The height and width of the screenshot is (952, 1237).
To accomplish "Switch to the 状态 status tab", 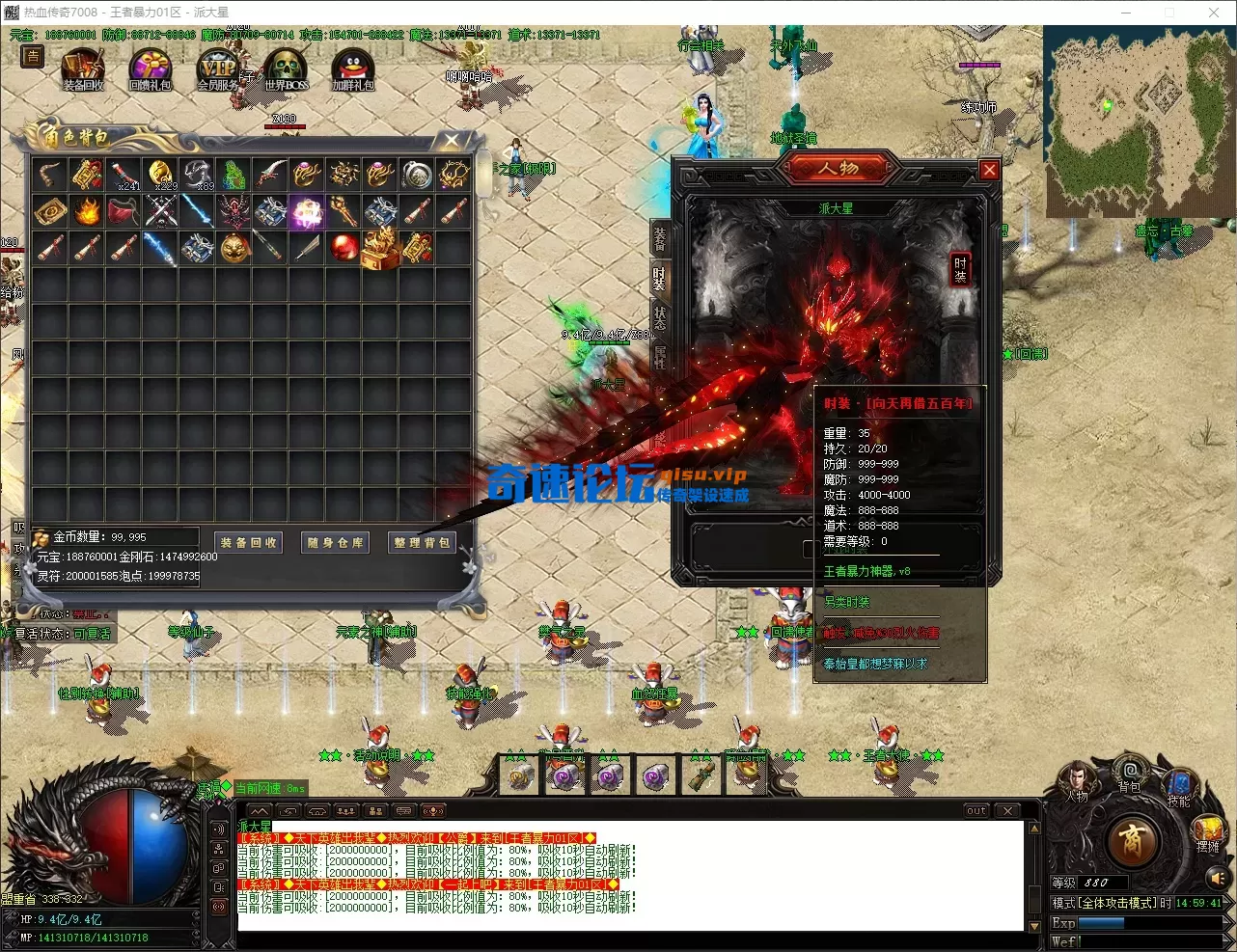I will (660, 317).
